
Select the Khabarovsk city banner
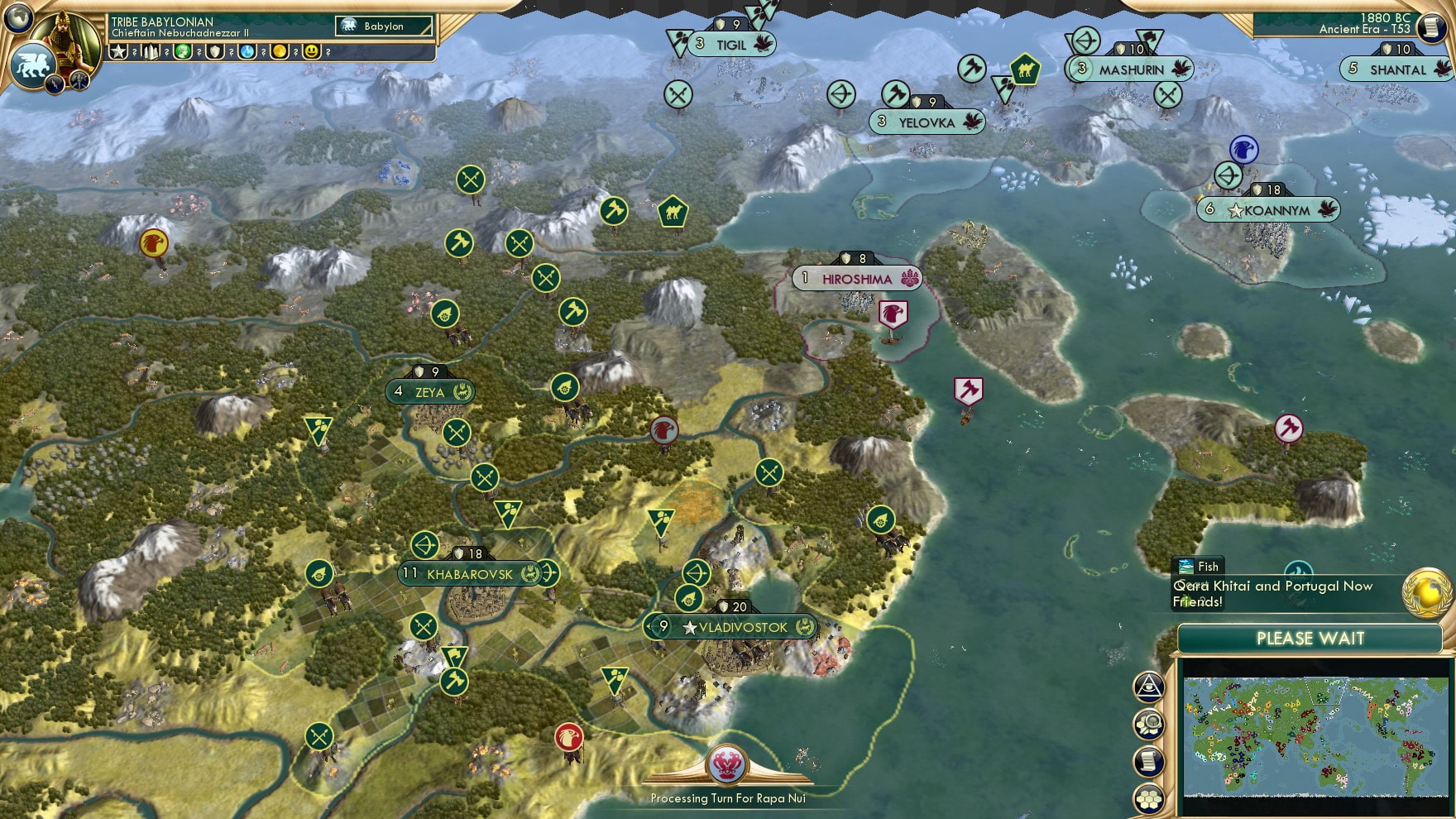470,574
